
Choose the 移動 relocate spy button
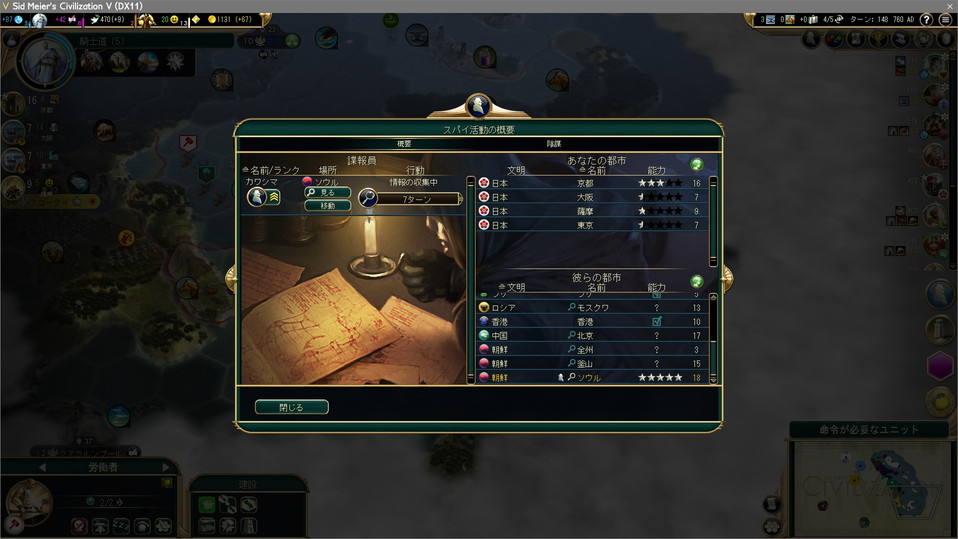pos(327,205)
